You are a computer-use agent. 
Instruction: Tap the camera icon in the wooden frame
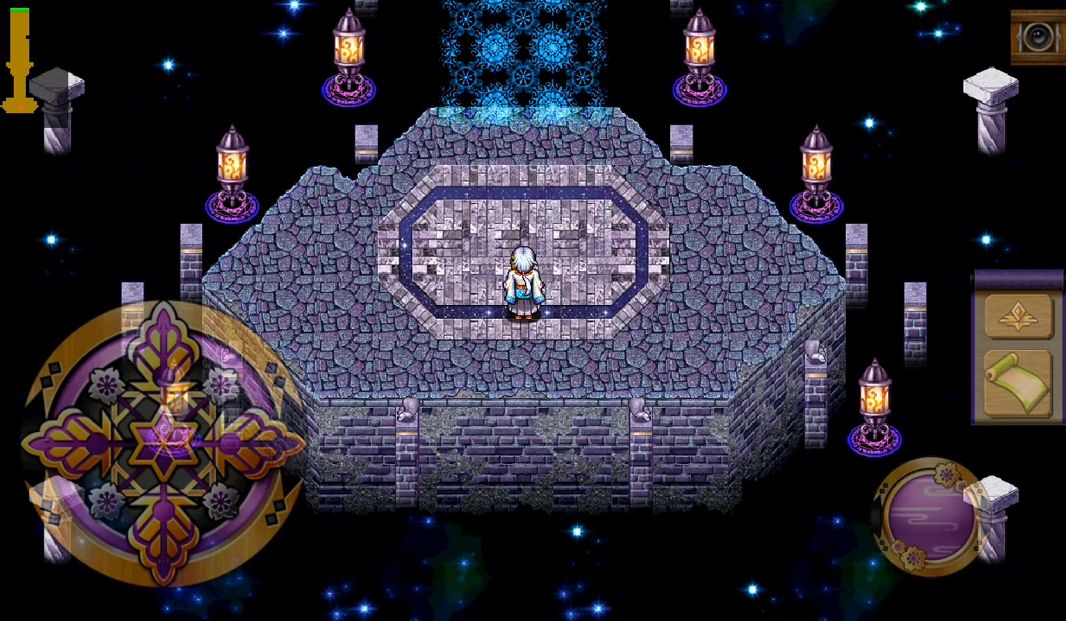[1037, 37]
